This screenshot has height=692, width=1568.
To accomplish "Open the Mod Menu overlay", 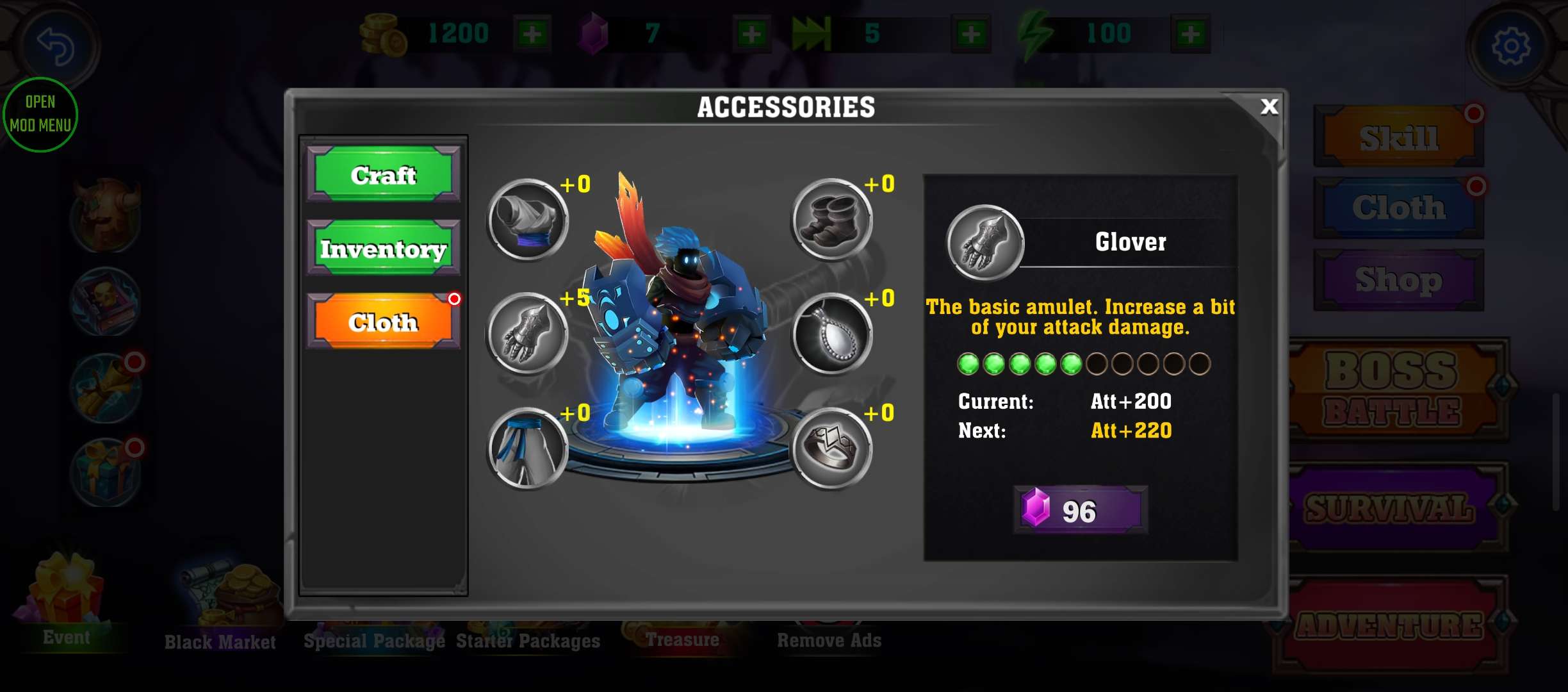I will pyautogui.click(x=40, y=114).
